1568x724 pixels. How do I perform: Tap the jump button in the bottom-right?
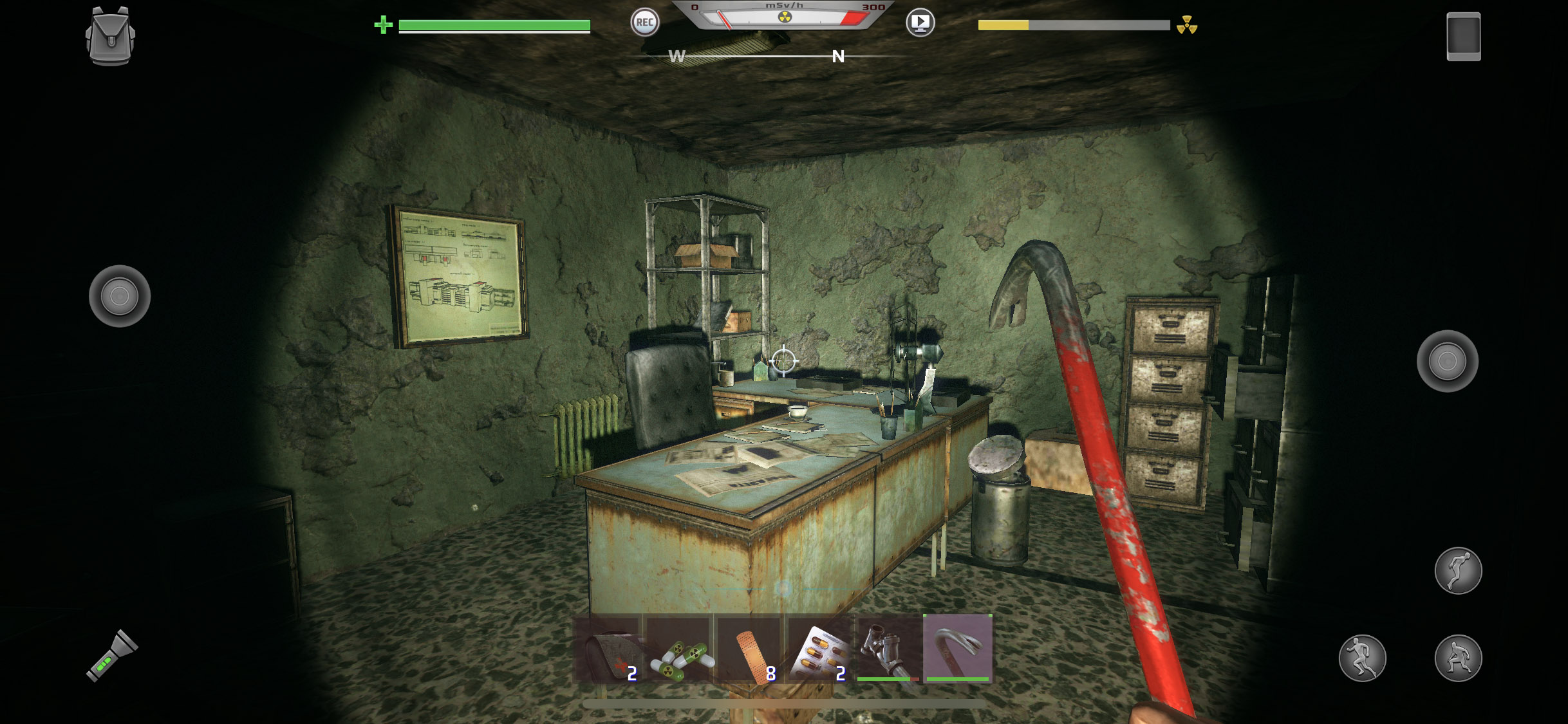pyautogui.click(x=1459, y=570)
